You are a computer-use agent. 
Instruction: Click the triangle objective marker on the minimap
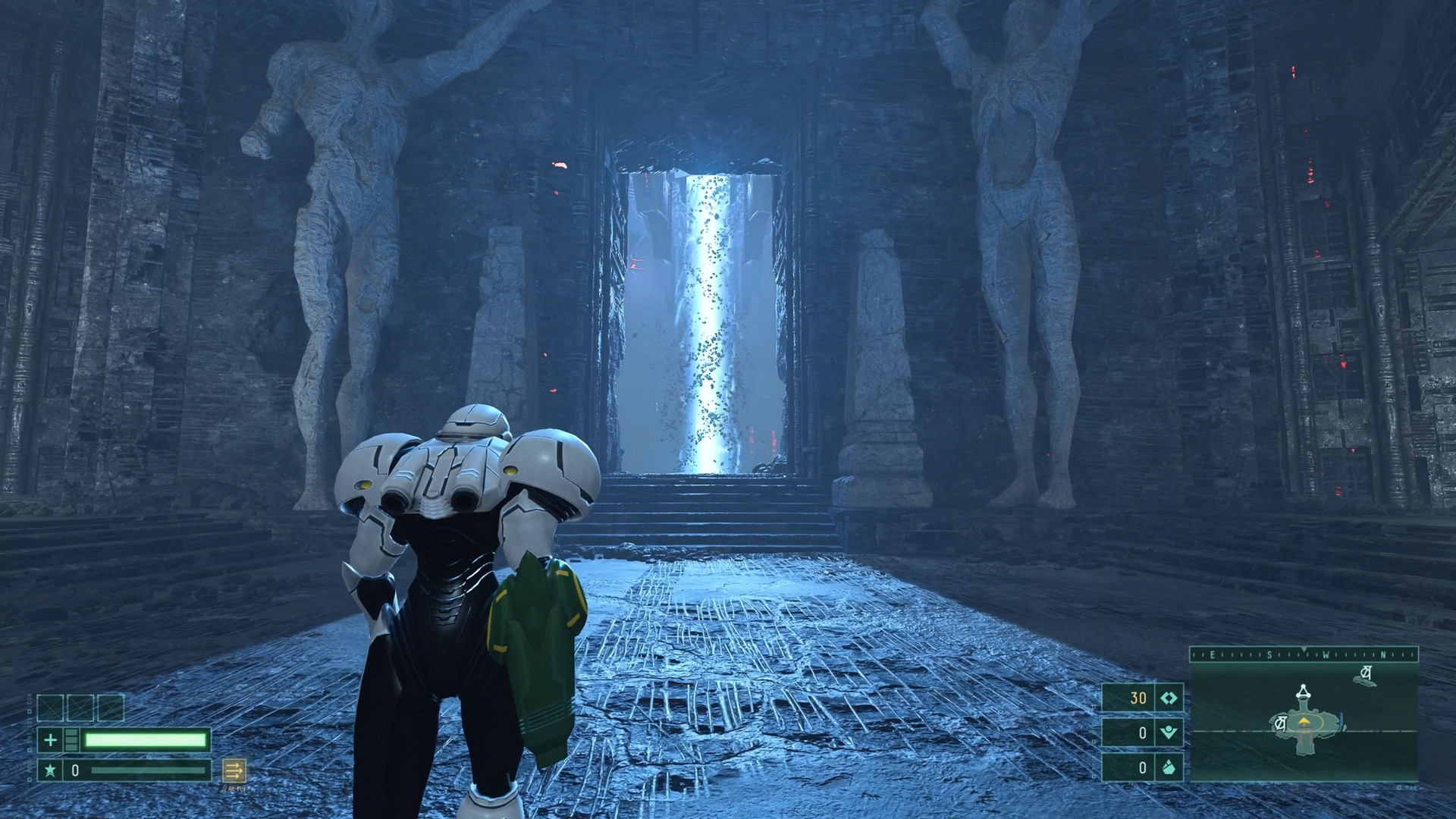[x=1303, y=692]
